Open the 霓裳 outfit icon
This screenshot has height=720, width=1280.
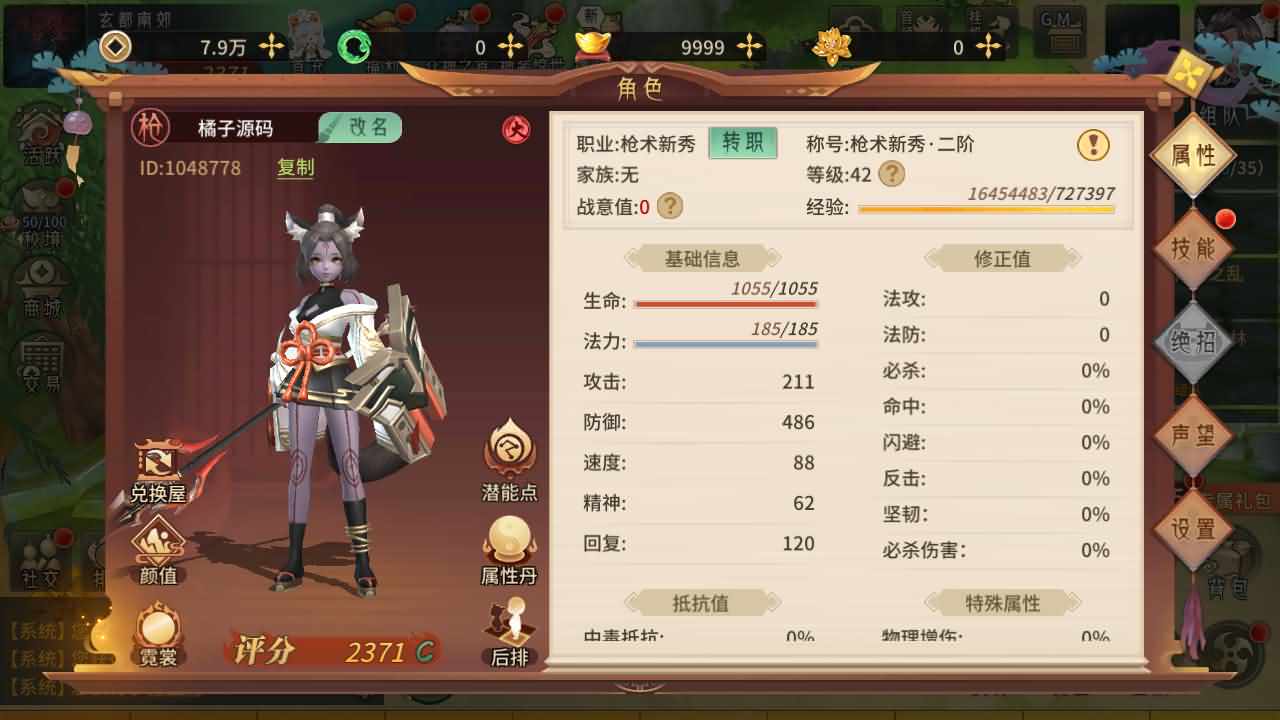(x=157, y=625)
